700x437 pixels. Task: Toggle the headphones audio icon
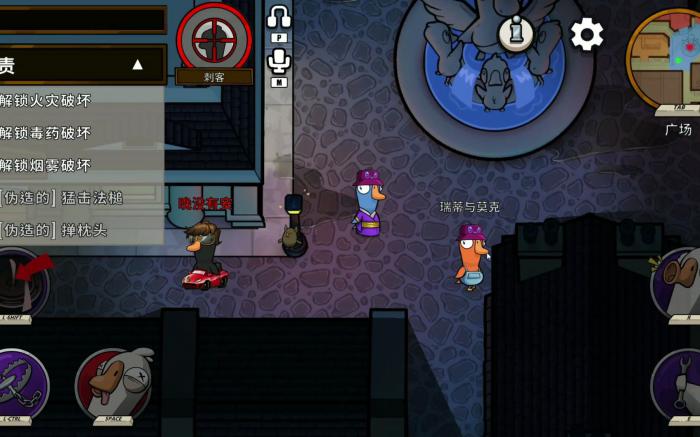279,18
